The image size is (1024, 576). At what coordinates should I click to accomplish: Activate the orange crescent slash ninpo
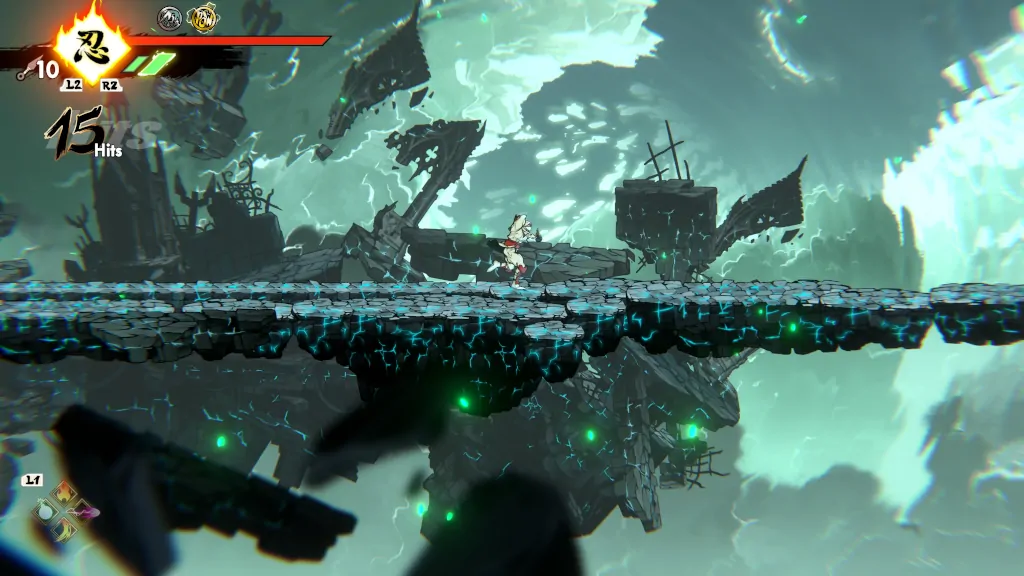coord(64,531)
